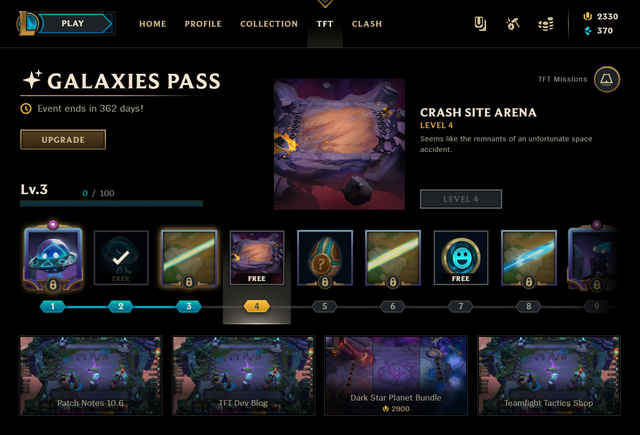Viewport: 640px width, 435px height.
Task: Open the Clash tab
Action: [367, 24]
